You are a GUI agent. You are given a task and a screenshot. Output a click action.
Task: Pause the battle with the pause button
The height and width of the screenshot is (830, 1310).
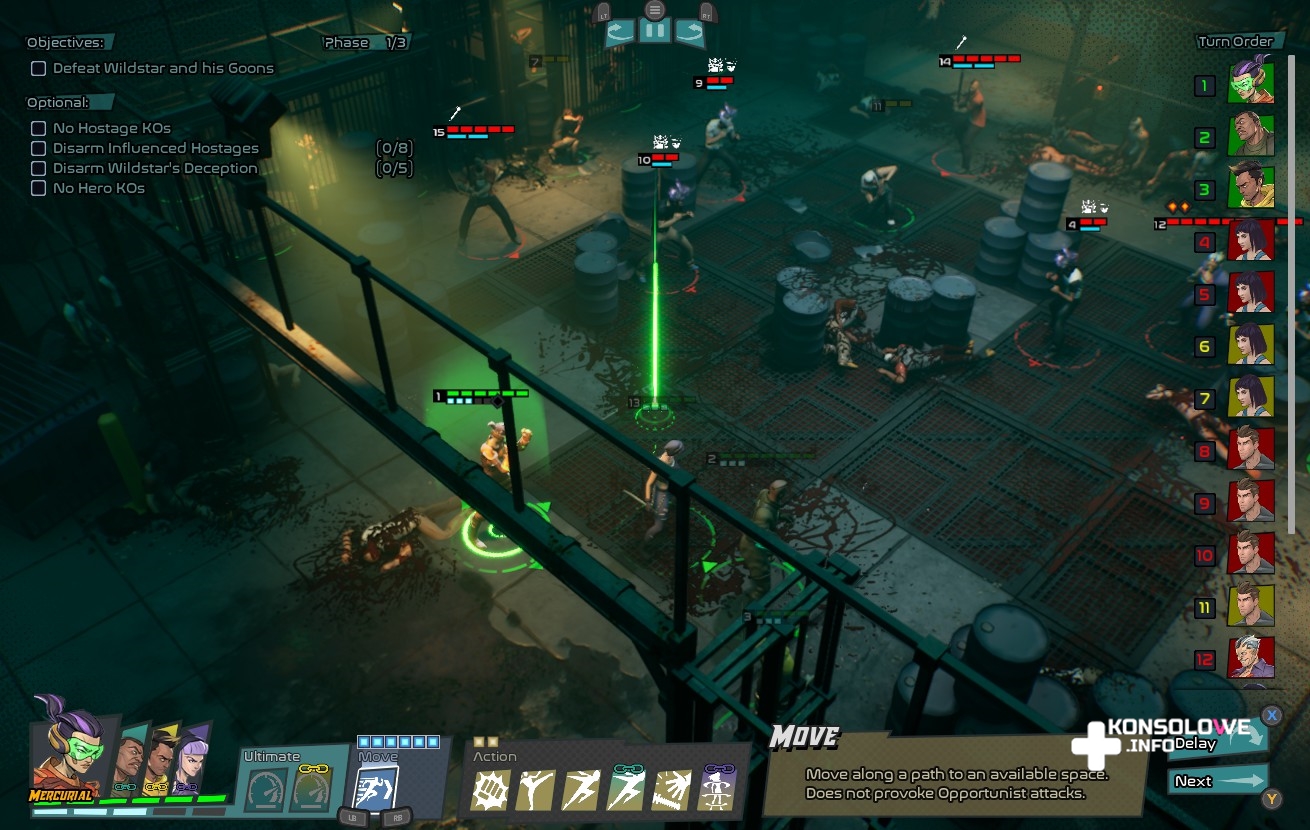tap(655, 31)
